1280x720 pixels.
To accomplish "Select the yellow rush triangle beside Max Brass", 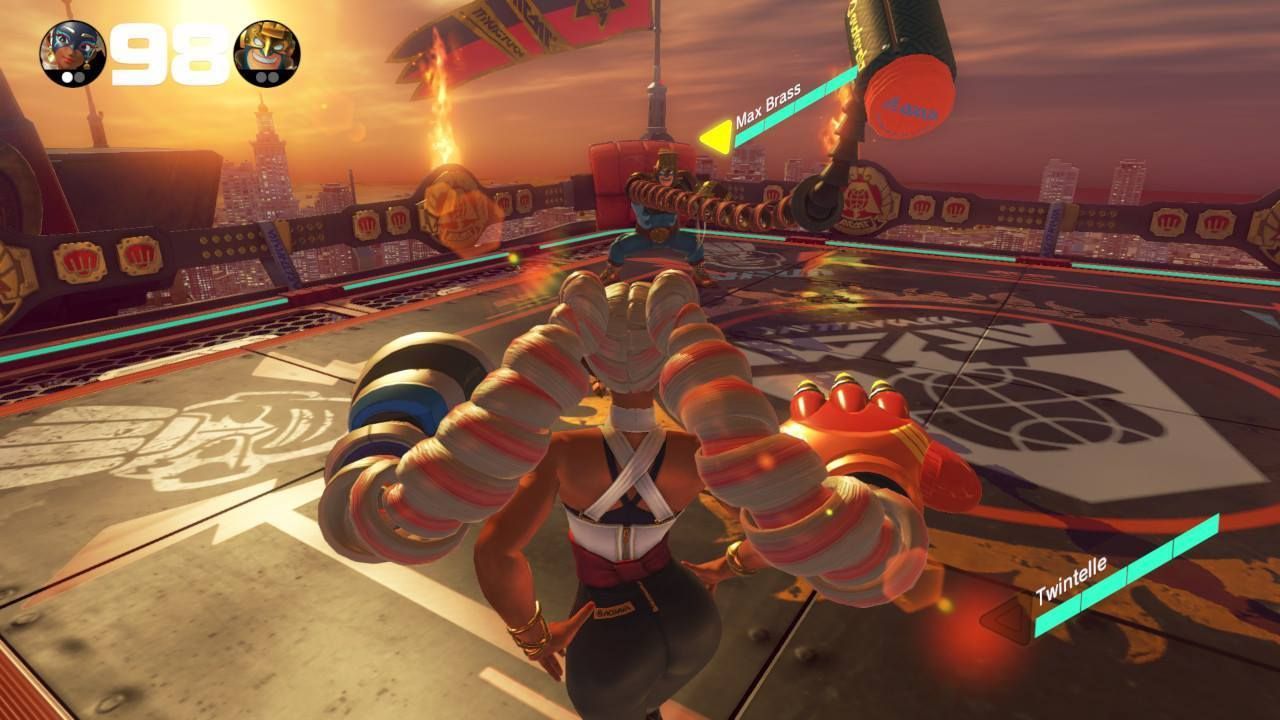I will click(716, 137).
